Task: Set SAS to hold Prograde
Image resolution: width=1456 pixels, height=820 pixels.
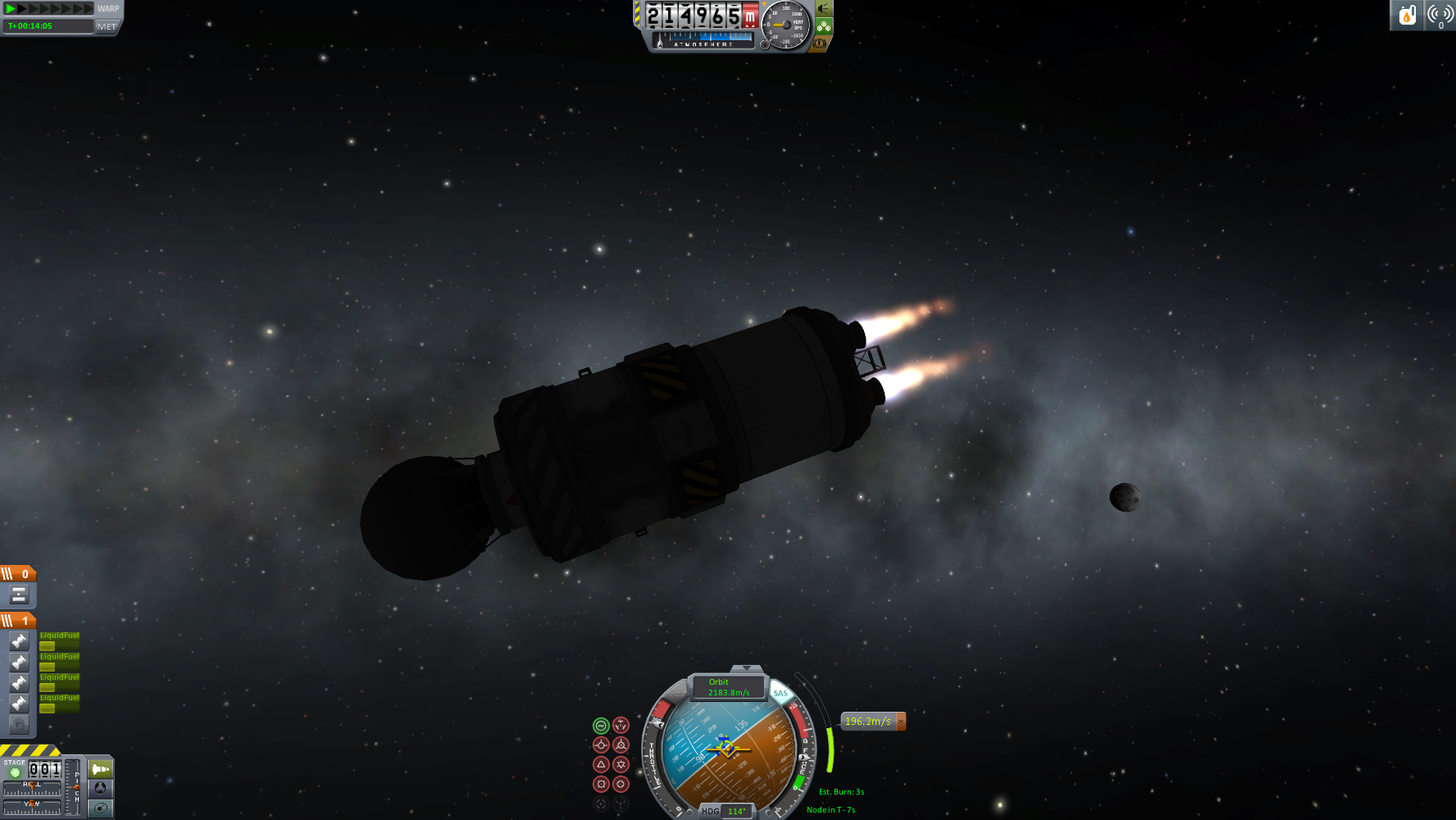Action: (x=601, y=745)
